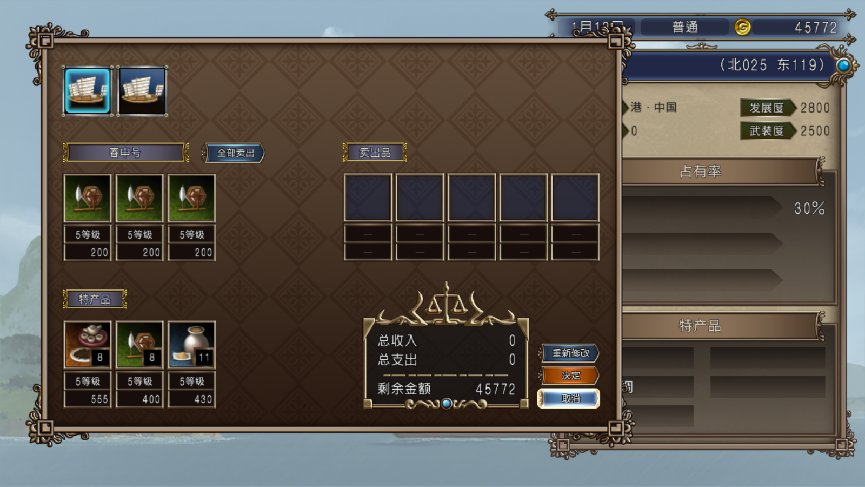Select the highlighted first ship icon
This screenshot has width=865, height=487.
(x=87, y=91)
